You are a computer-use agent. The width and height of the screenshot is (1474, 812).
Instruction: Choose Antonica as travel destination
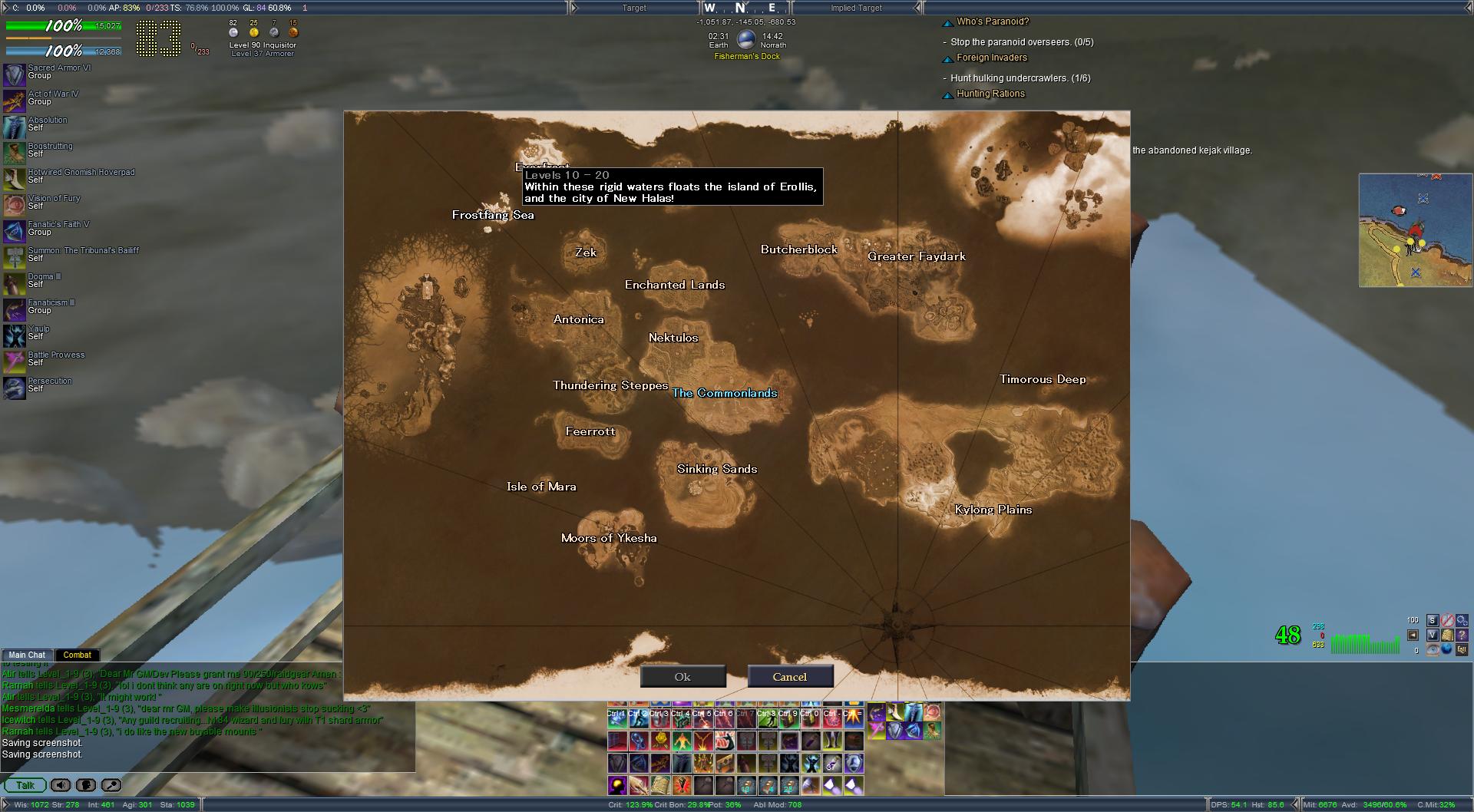[x=578, y=319]
